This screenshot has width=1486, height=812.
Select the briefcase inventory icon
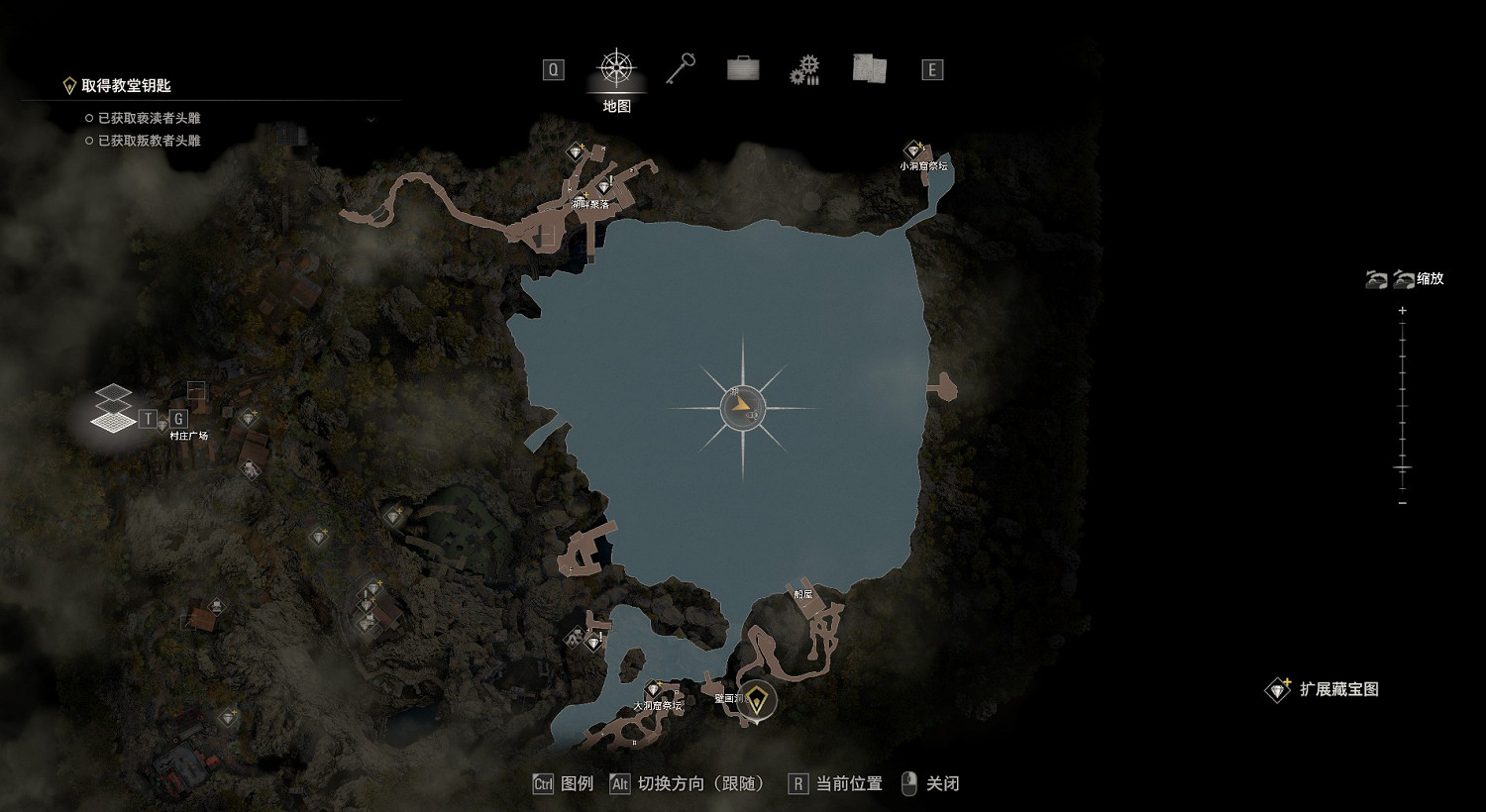point(741,67)
